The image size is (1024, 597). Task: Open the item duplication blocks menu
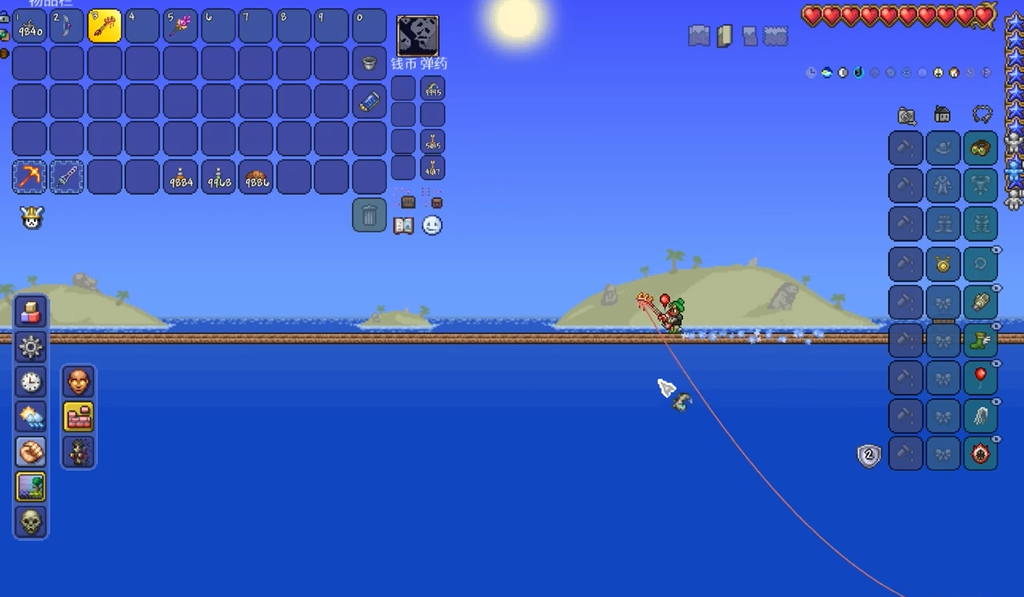[x=31, y=312]
